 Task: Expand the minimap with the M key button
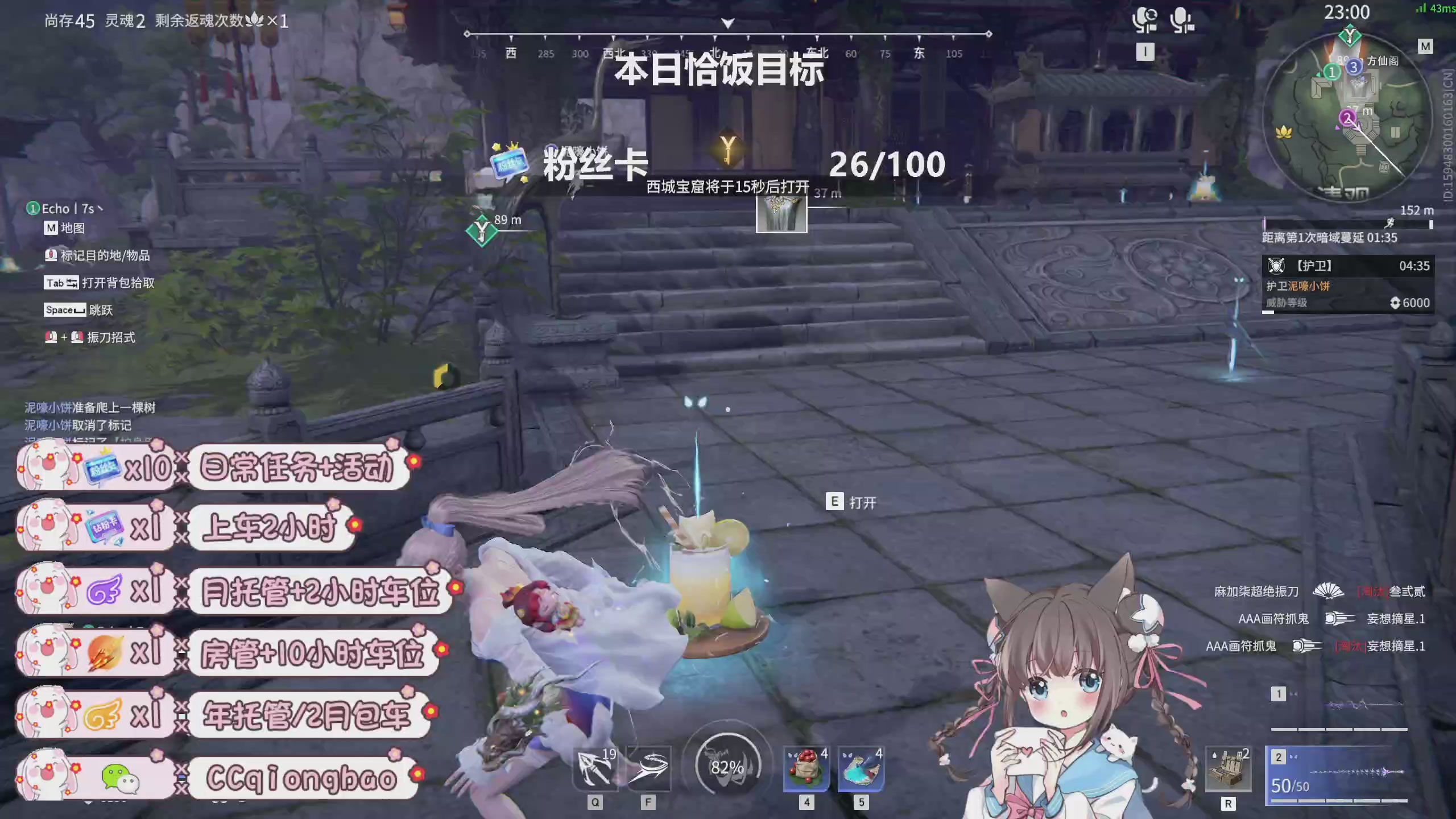pos(1425,45)
